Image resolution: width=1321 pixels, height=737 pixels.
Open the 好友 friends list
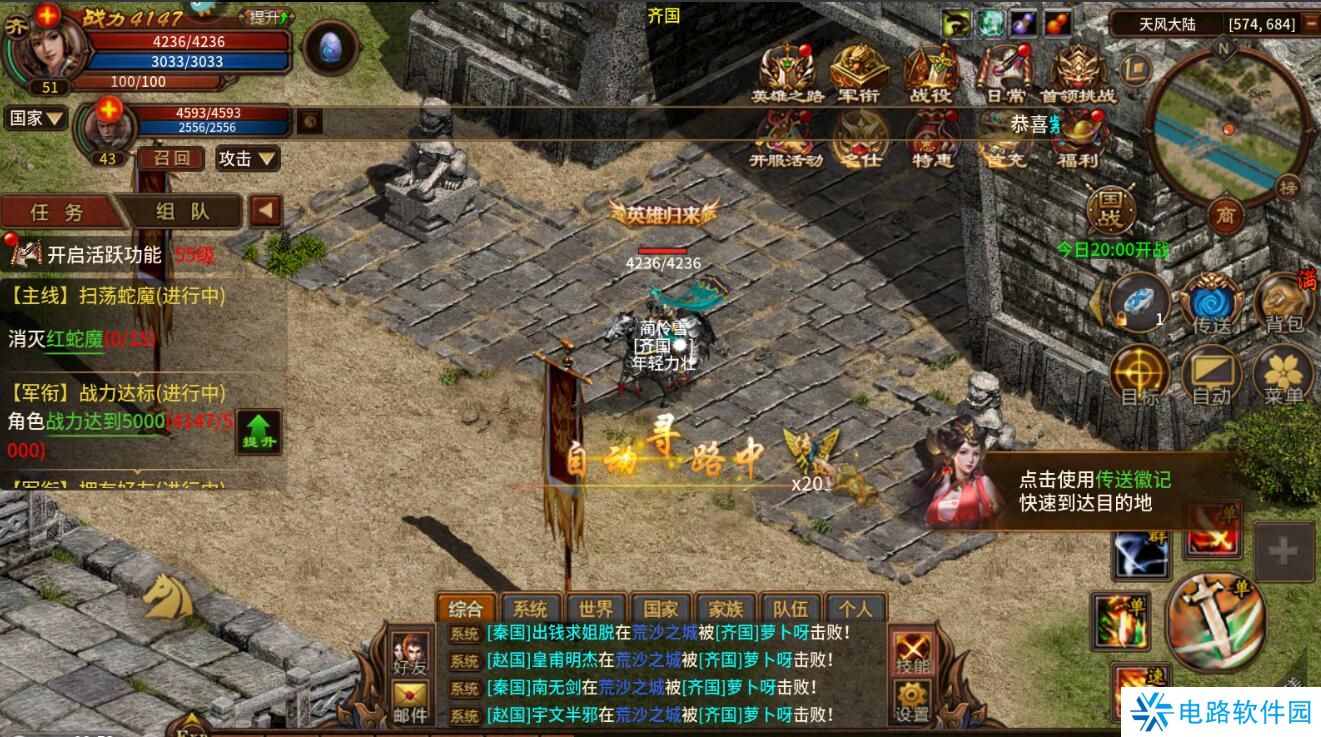[410, 653]
